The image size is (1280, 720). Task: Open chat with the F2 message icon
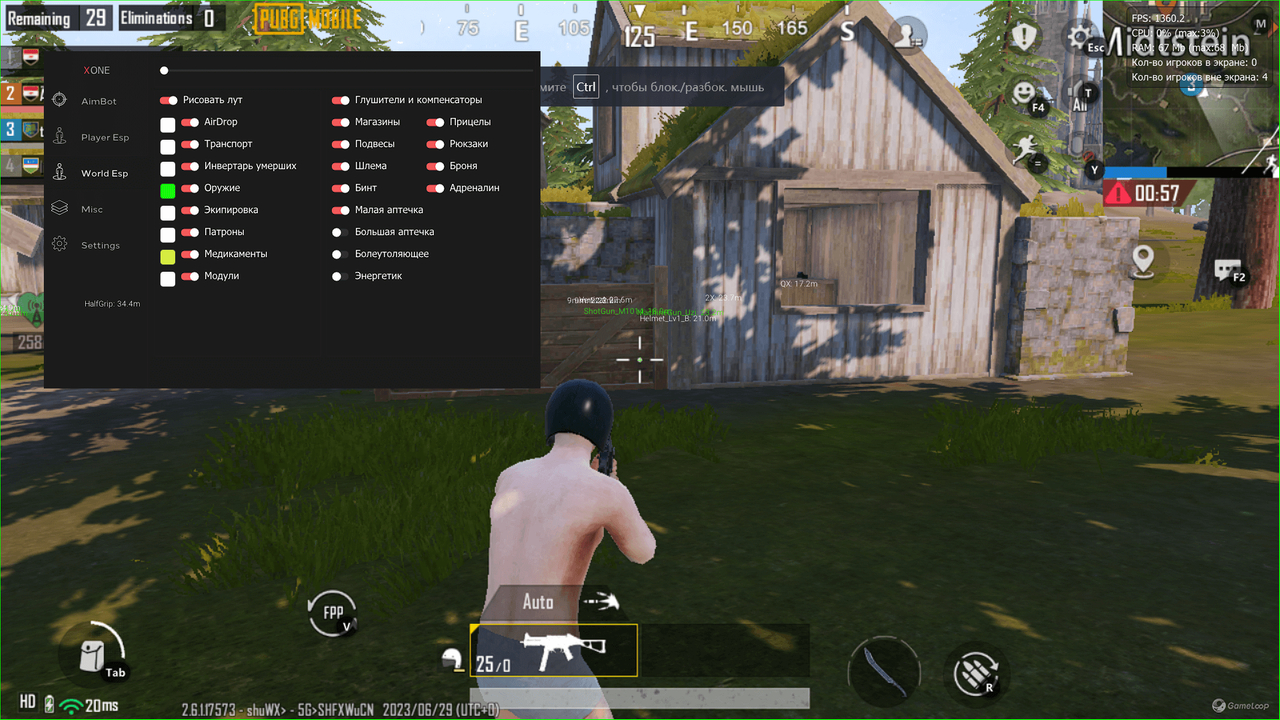pos(1227,268)
